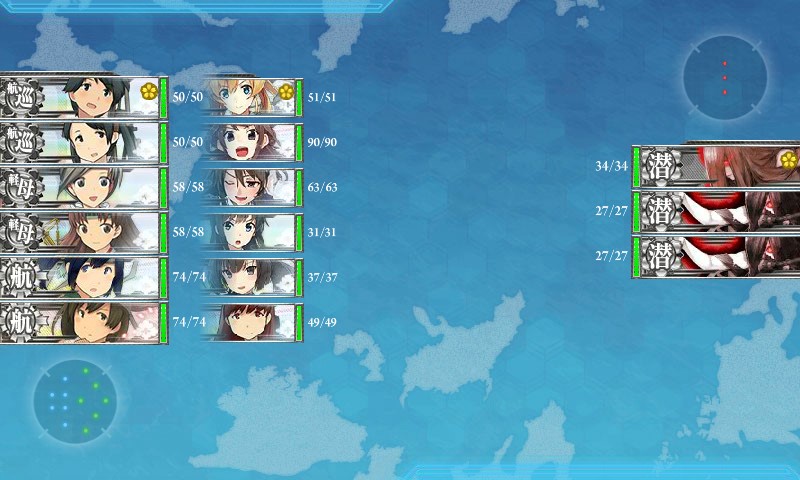Click the friendly formation radar with green dots

coord(75,401)
